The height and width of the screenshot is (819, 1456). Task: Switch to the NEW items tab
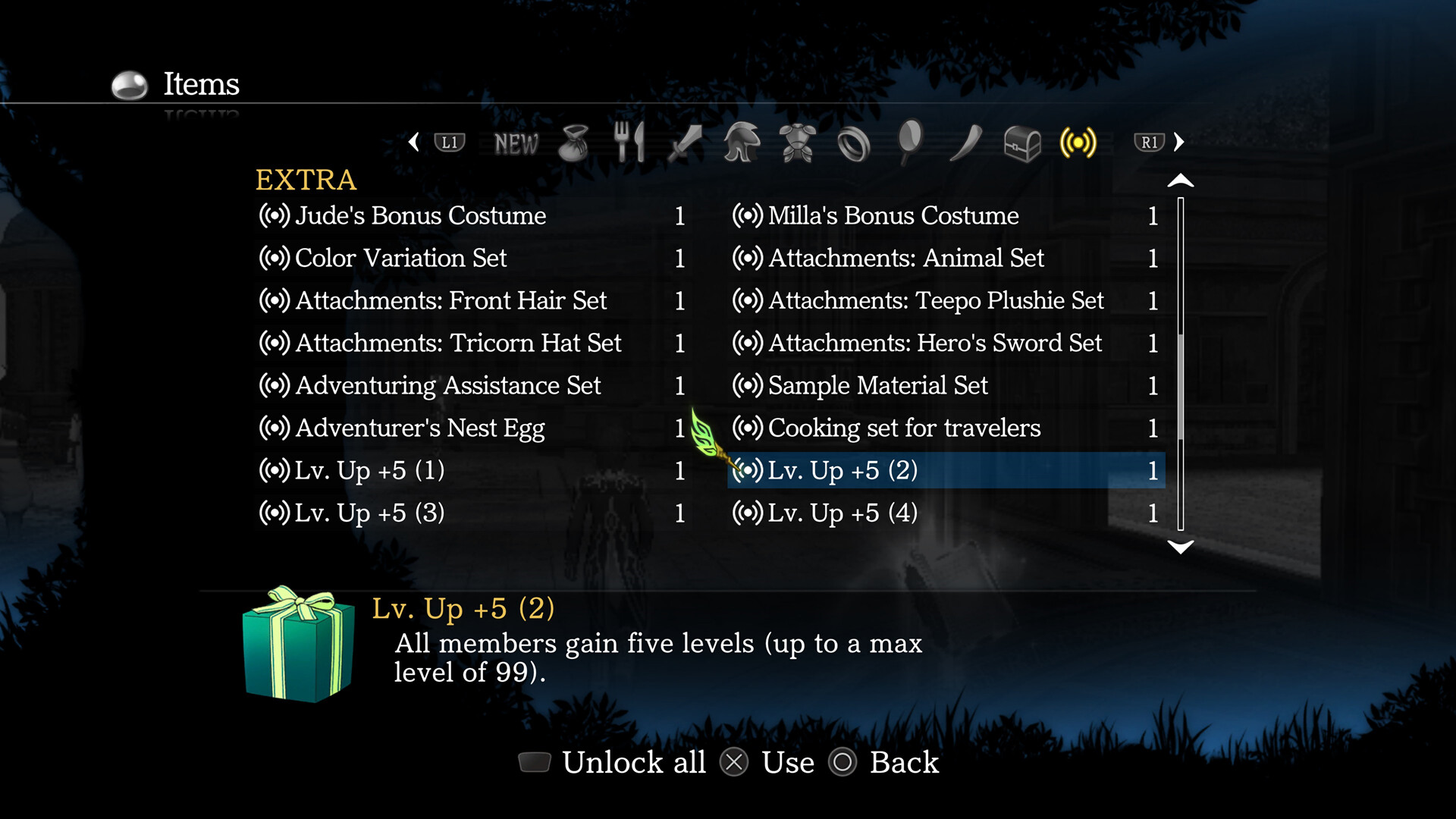tap(516, 143)
